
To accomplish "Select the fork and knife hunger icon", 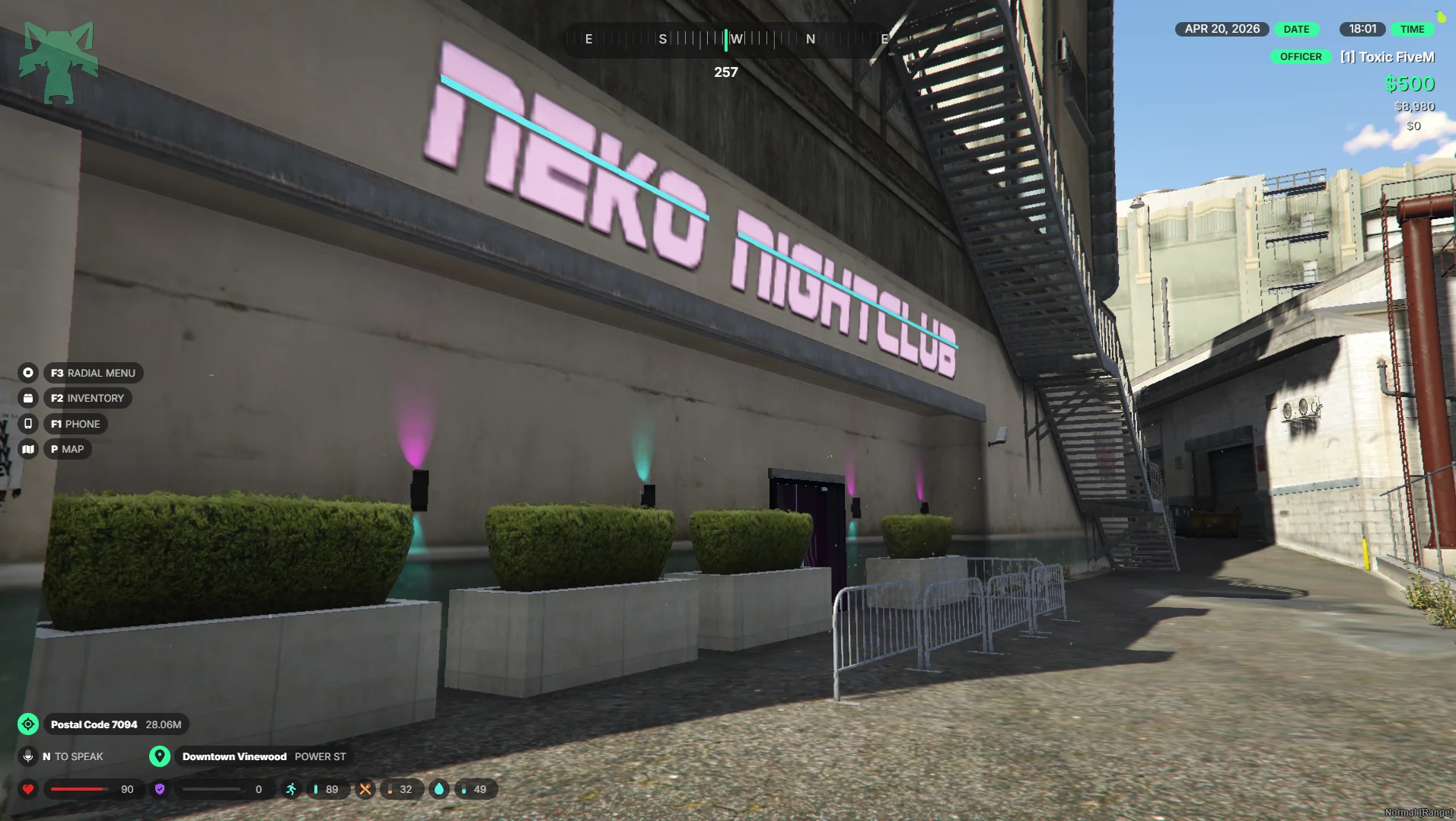I will click(x=365, y=789).
